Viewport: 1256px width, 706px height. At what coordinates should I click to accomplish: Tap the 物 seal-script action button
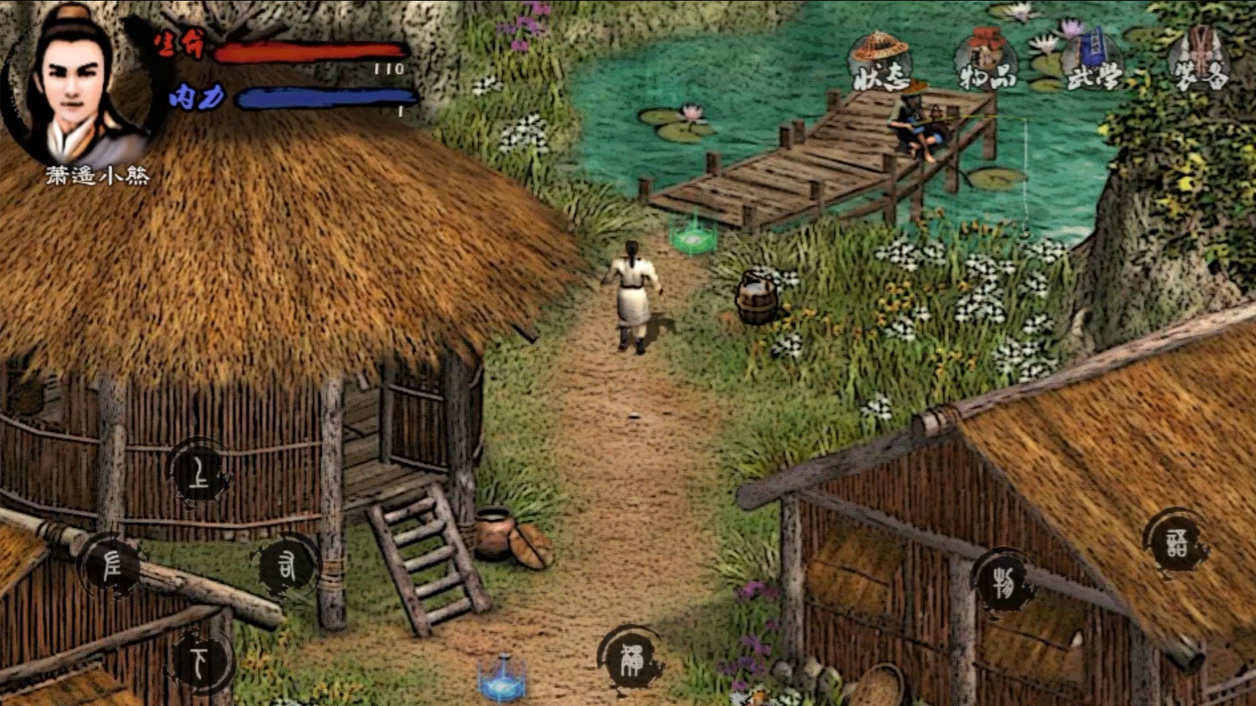(1003, 580)
